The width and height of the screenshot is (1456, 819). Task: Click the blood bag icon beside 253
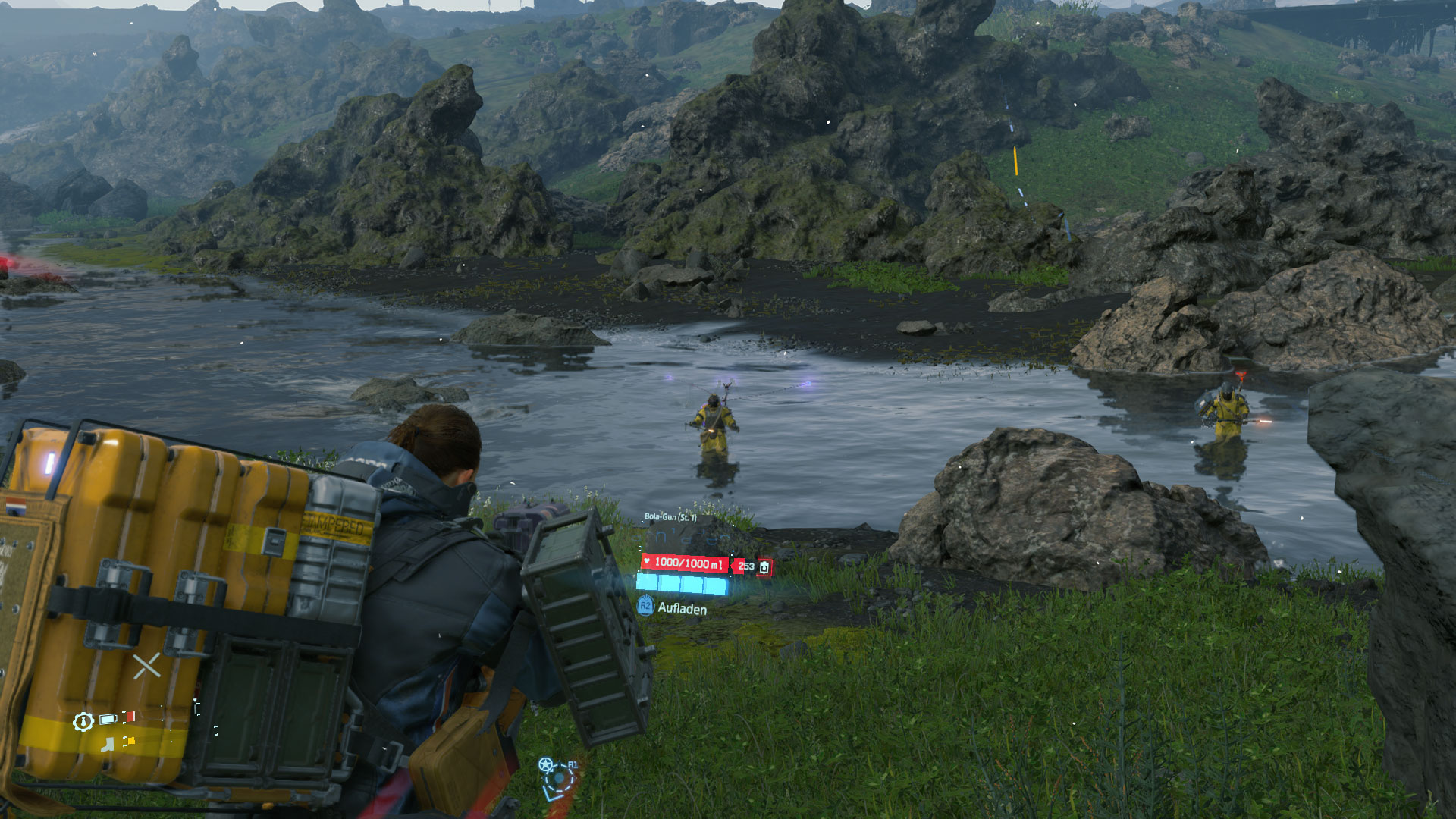[x=764, y=567]
